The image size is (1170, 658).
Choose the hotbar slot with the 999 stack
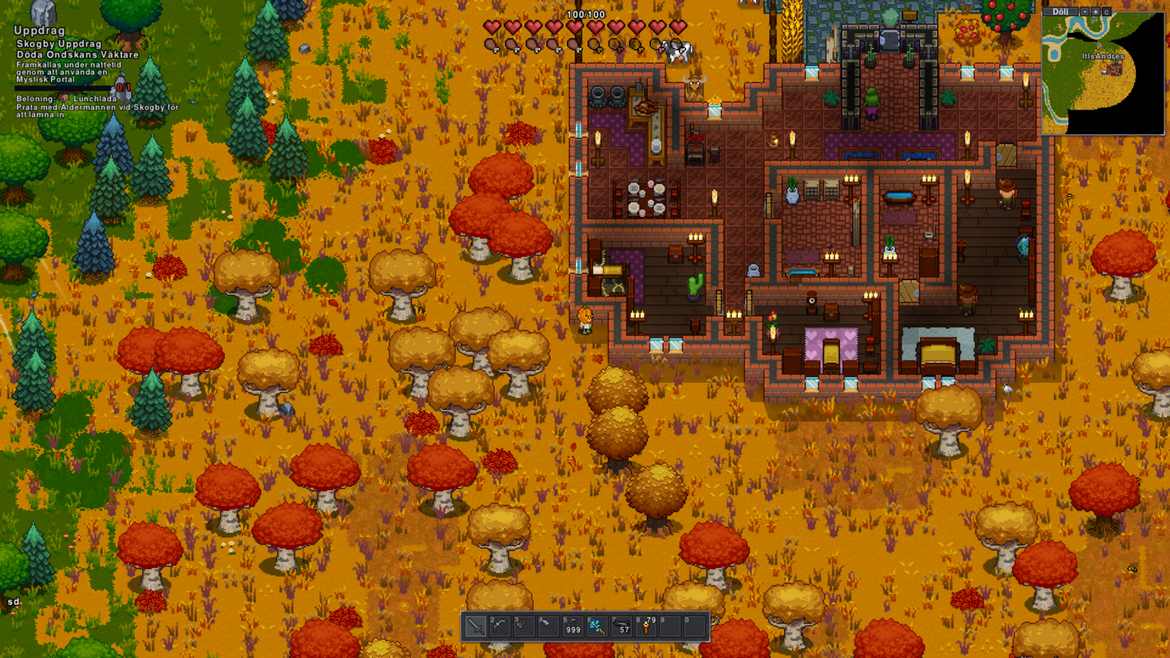point(572,627)
